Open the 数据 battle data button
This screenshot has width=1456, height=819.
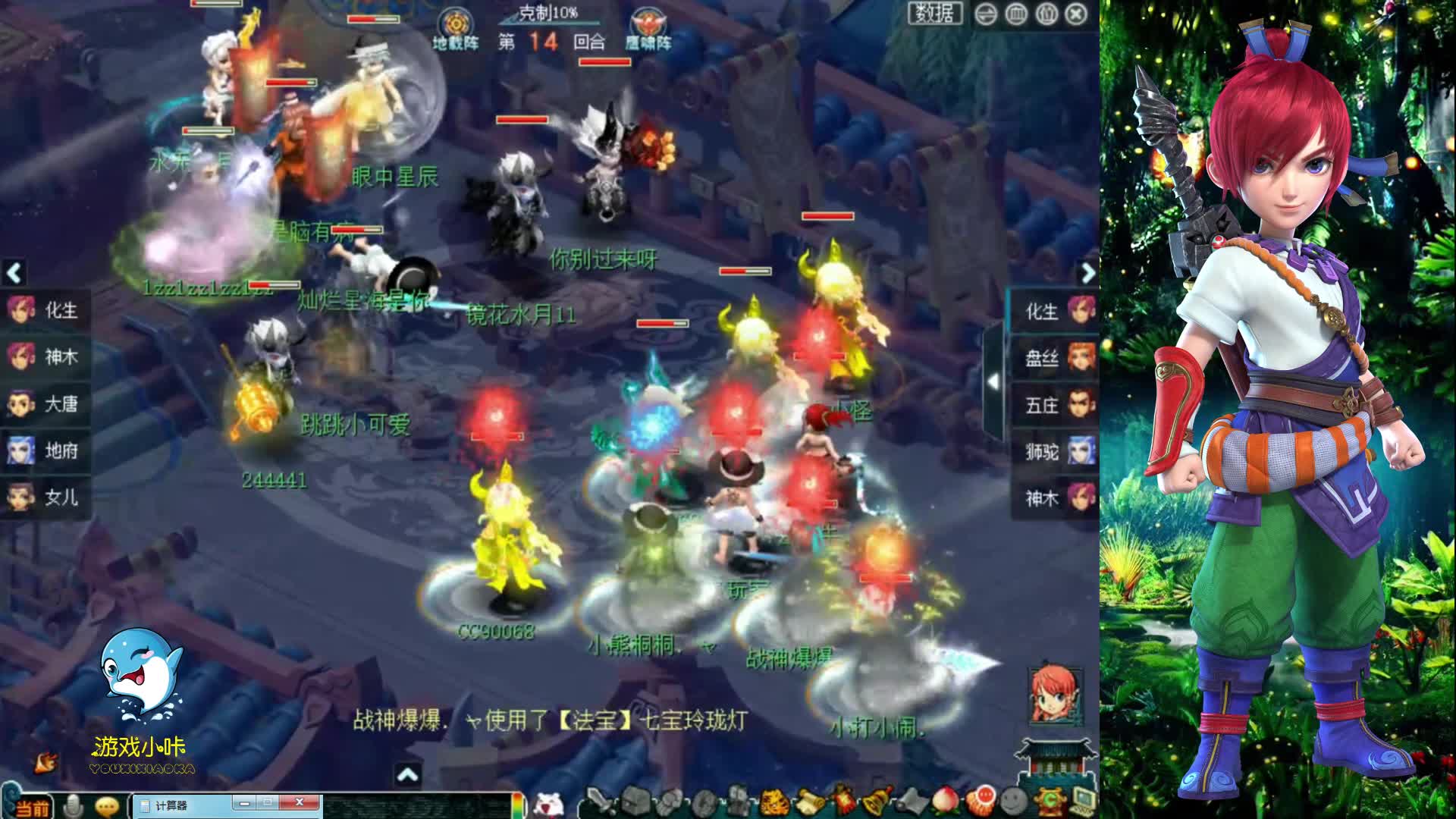[x=936, y=14]
